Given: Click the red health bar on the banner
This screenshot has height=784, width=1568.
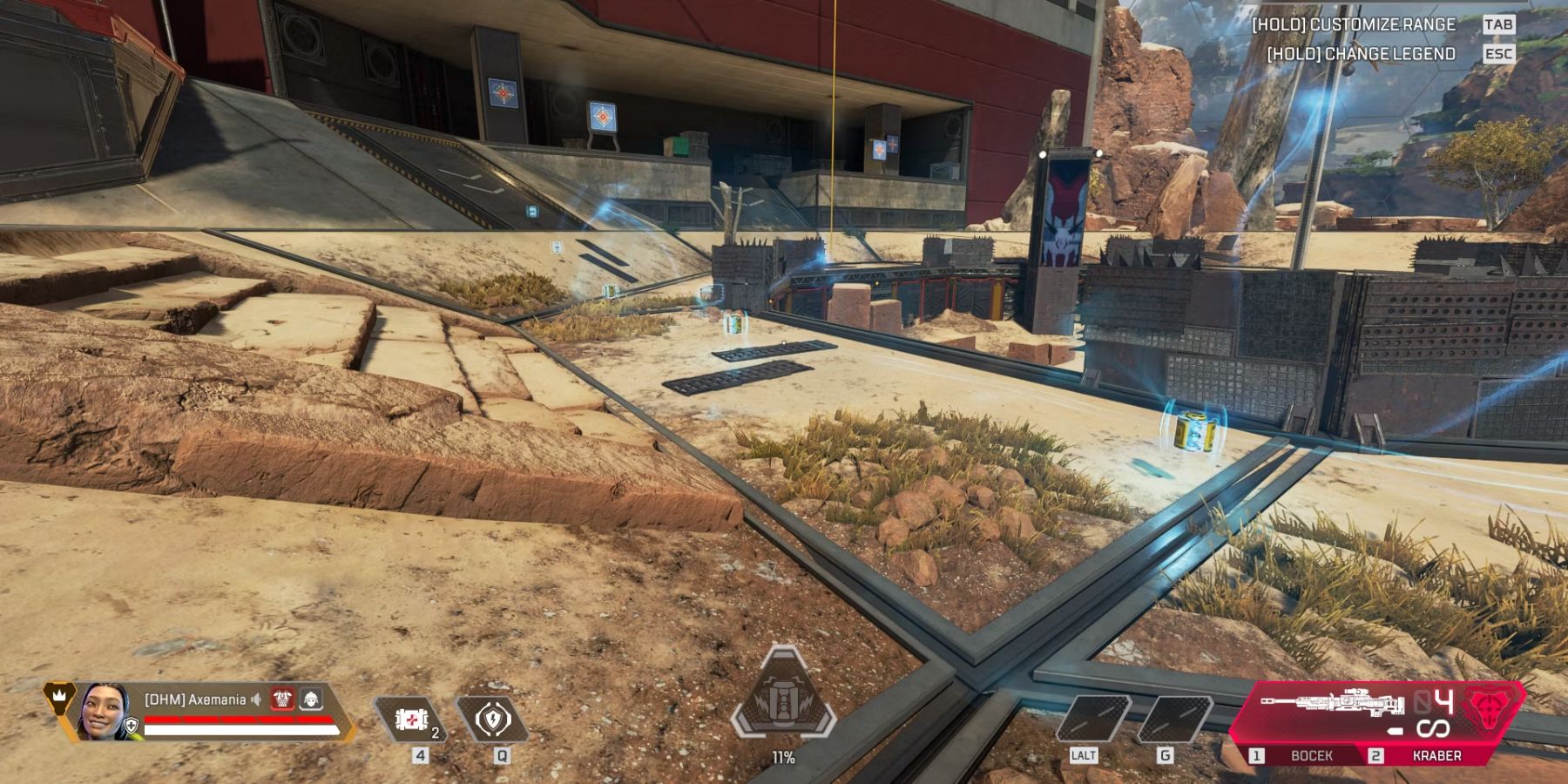Looking at the screenshot, I should [x=236, y=720].
